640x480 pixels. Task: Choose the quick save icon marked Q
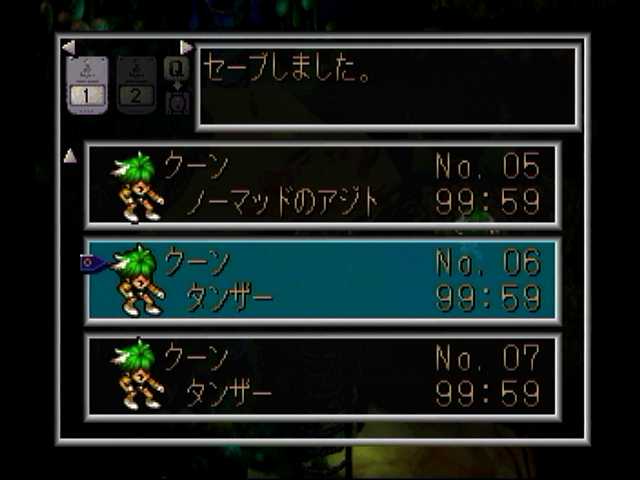177,69
